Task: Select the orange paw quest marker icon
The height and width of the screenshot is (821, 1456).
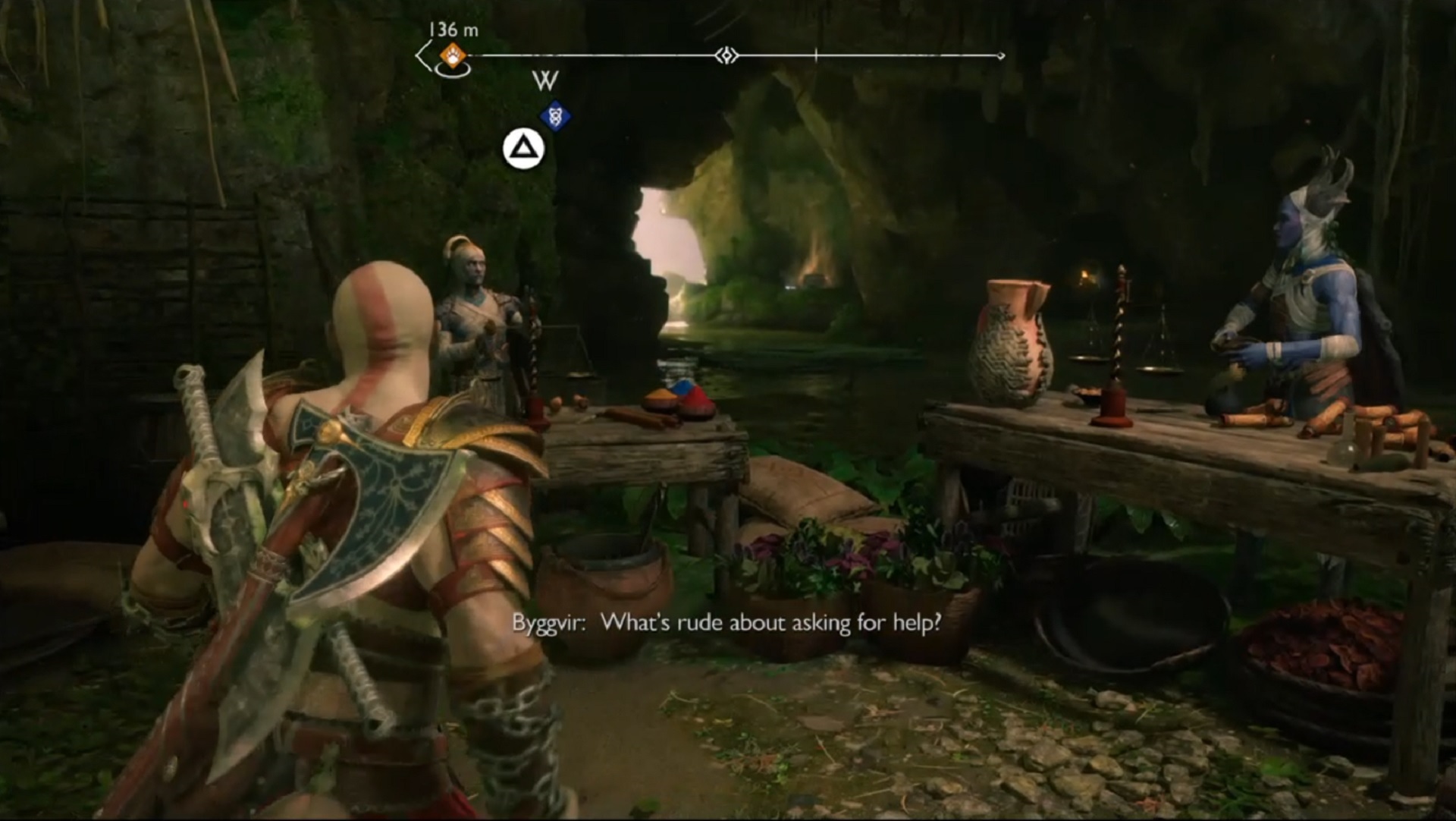Action: coord(451,55)
